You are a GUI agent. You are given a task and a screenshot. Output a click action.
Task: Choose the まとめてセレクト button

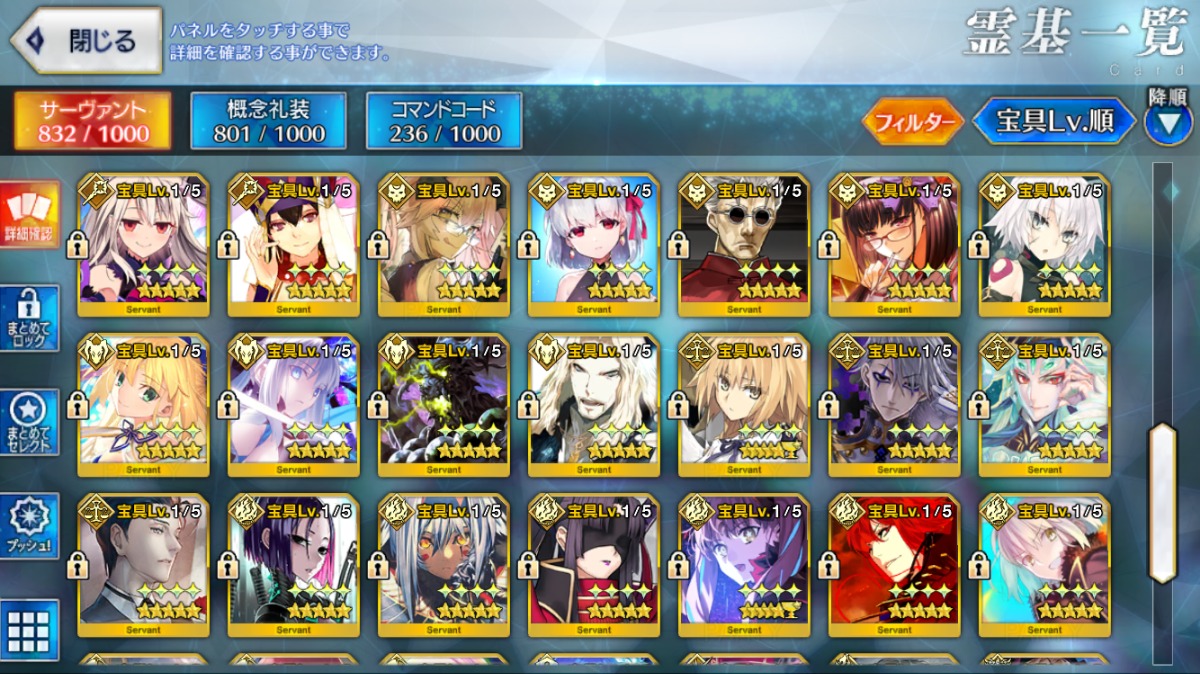click(x=30, y=422)
